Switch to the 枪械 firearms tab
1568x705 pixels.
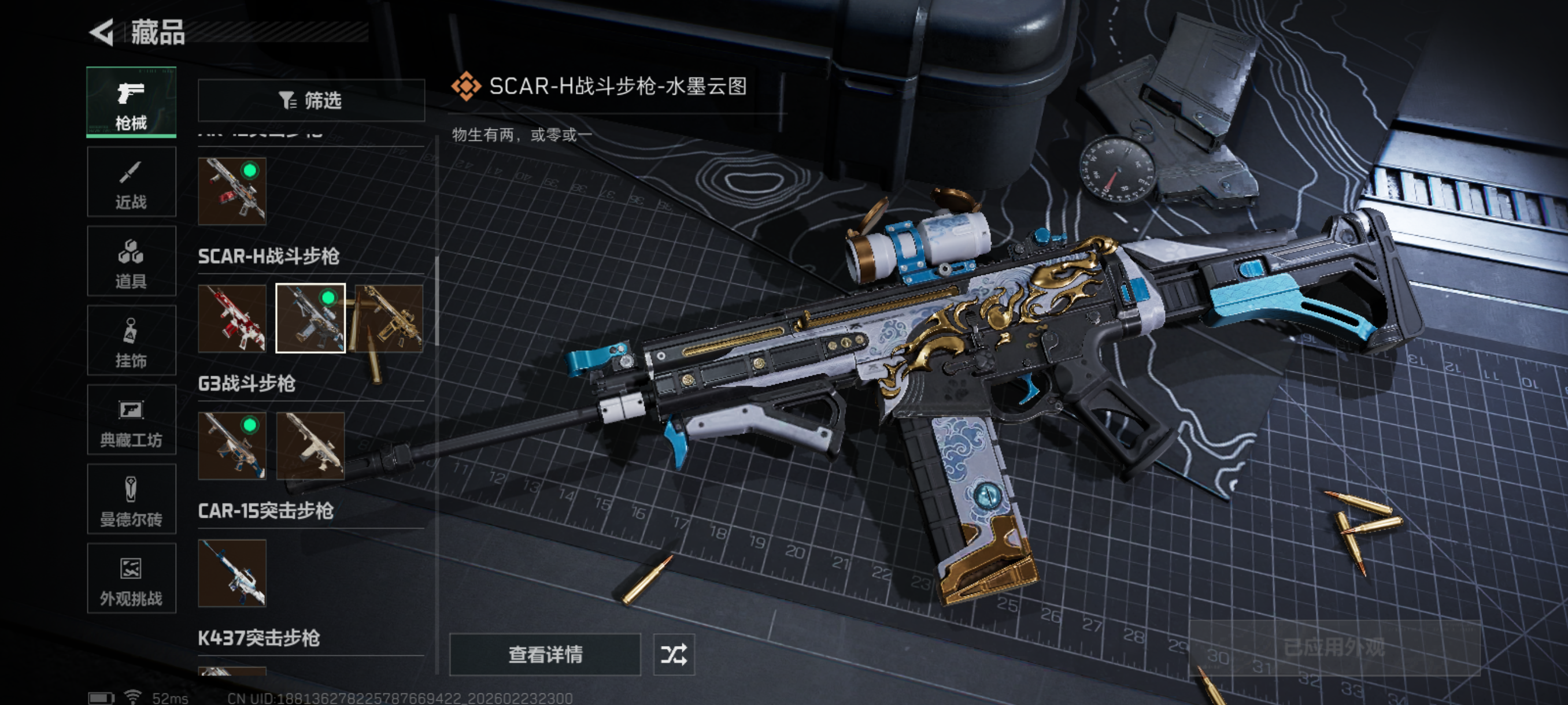point(131,102)
